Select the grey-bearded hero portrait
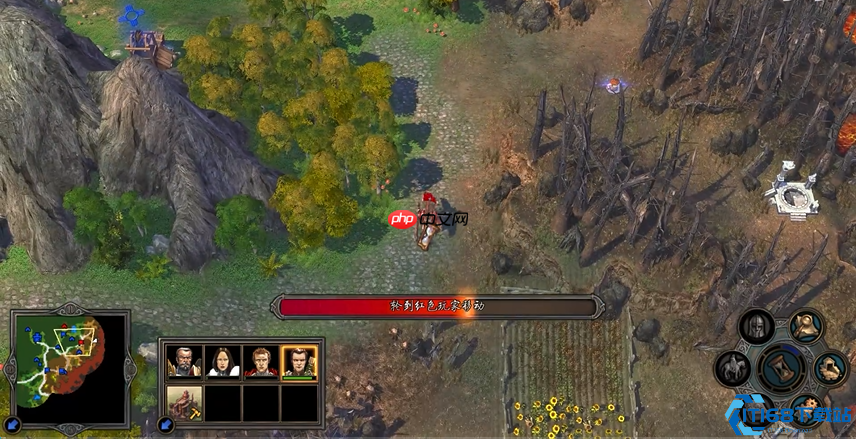 coord(183,361)
